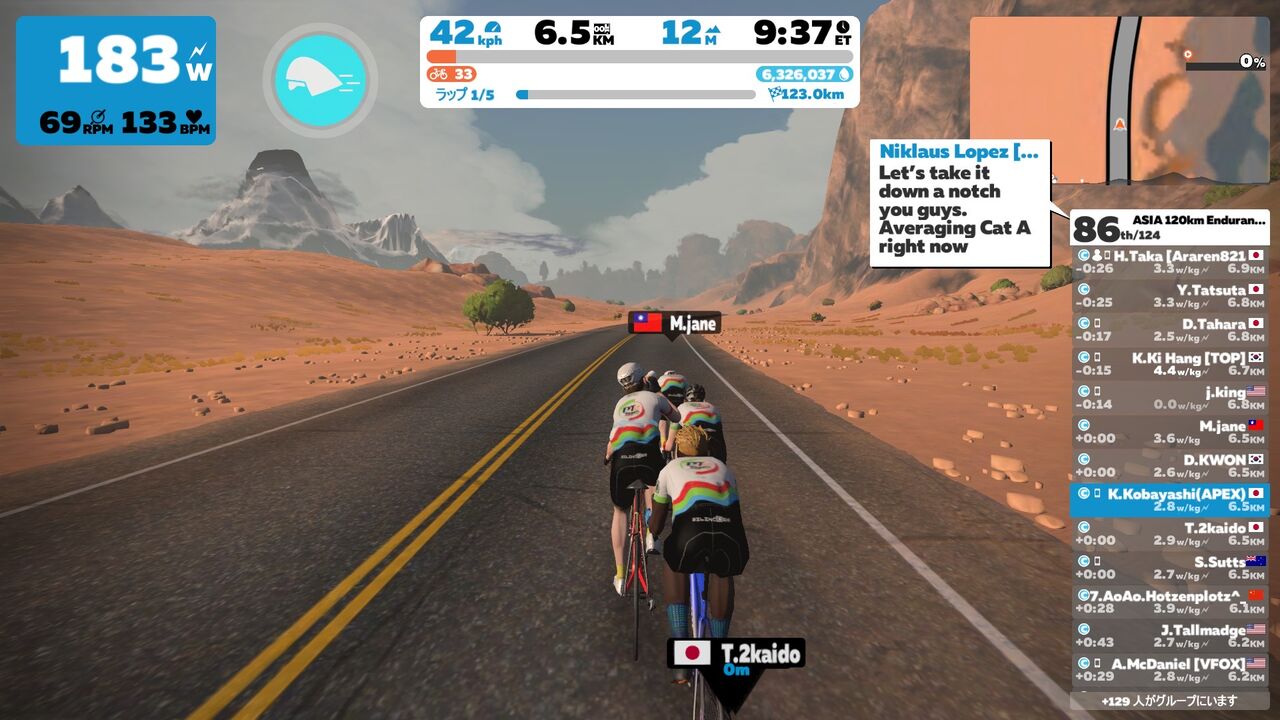
Task: Show the +129 group members footer
Action: point(1169,701)
